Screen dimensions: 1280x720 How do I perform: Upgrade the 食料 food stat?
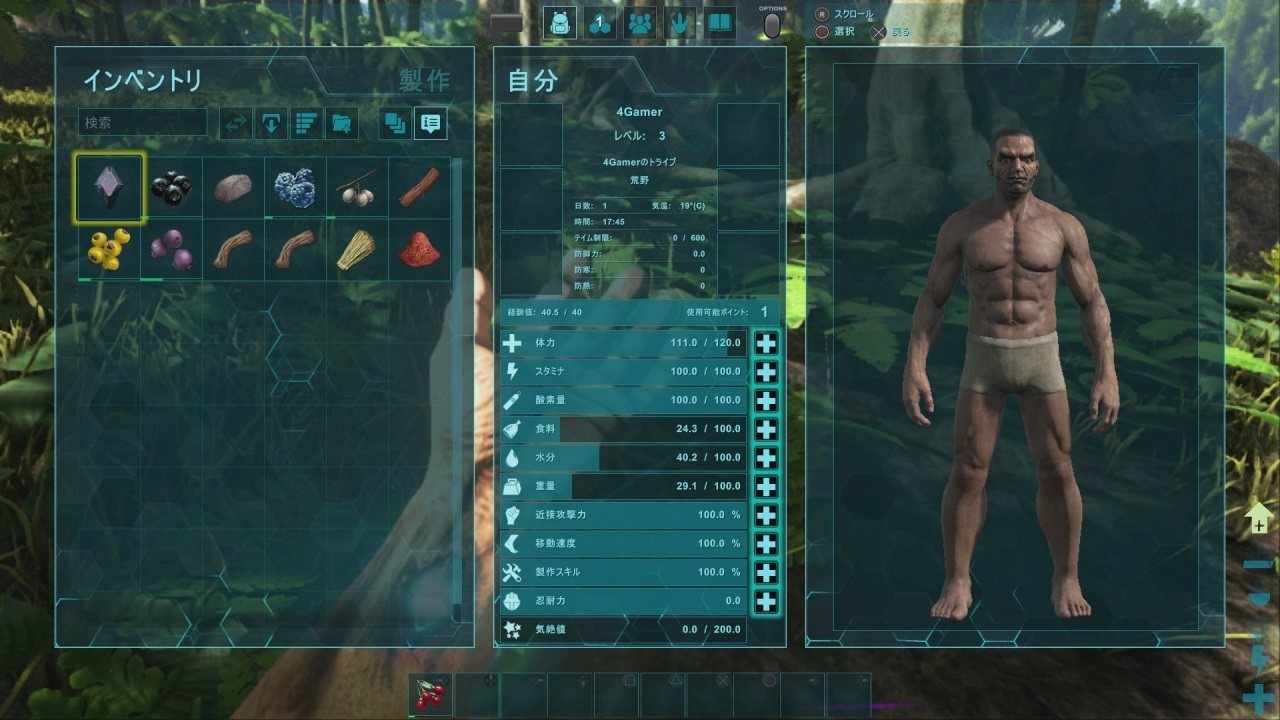[x=766, y=429]
